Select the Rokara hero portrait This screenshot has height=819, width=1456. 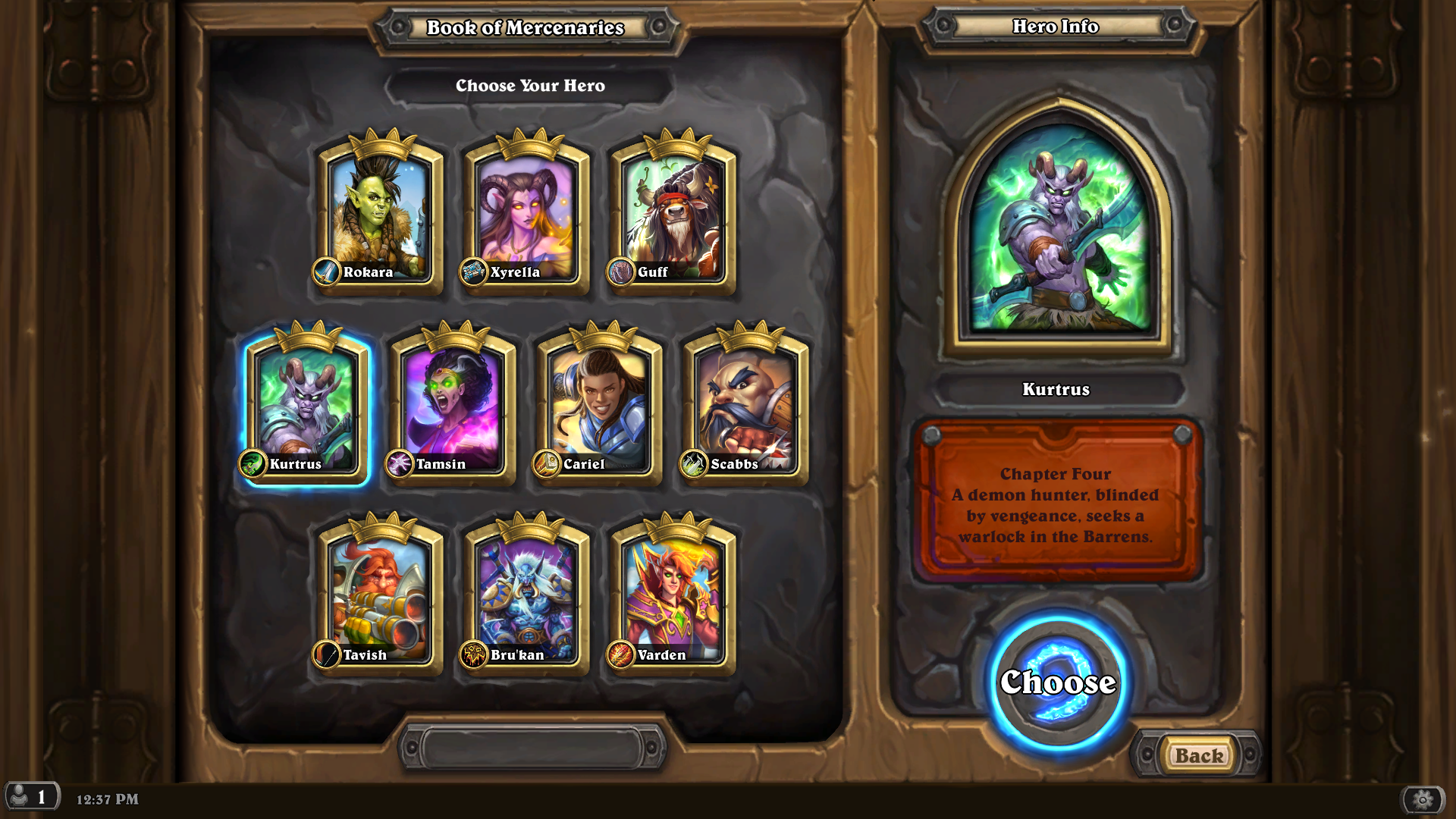click(379, 216)
